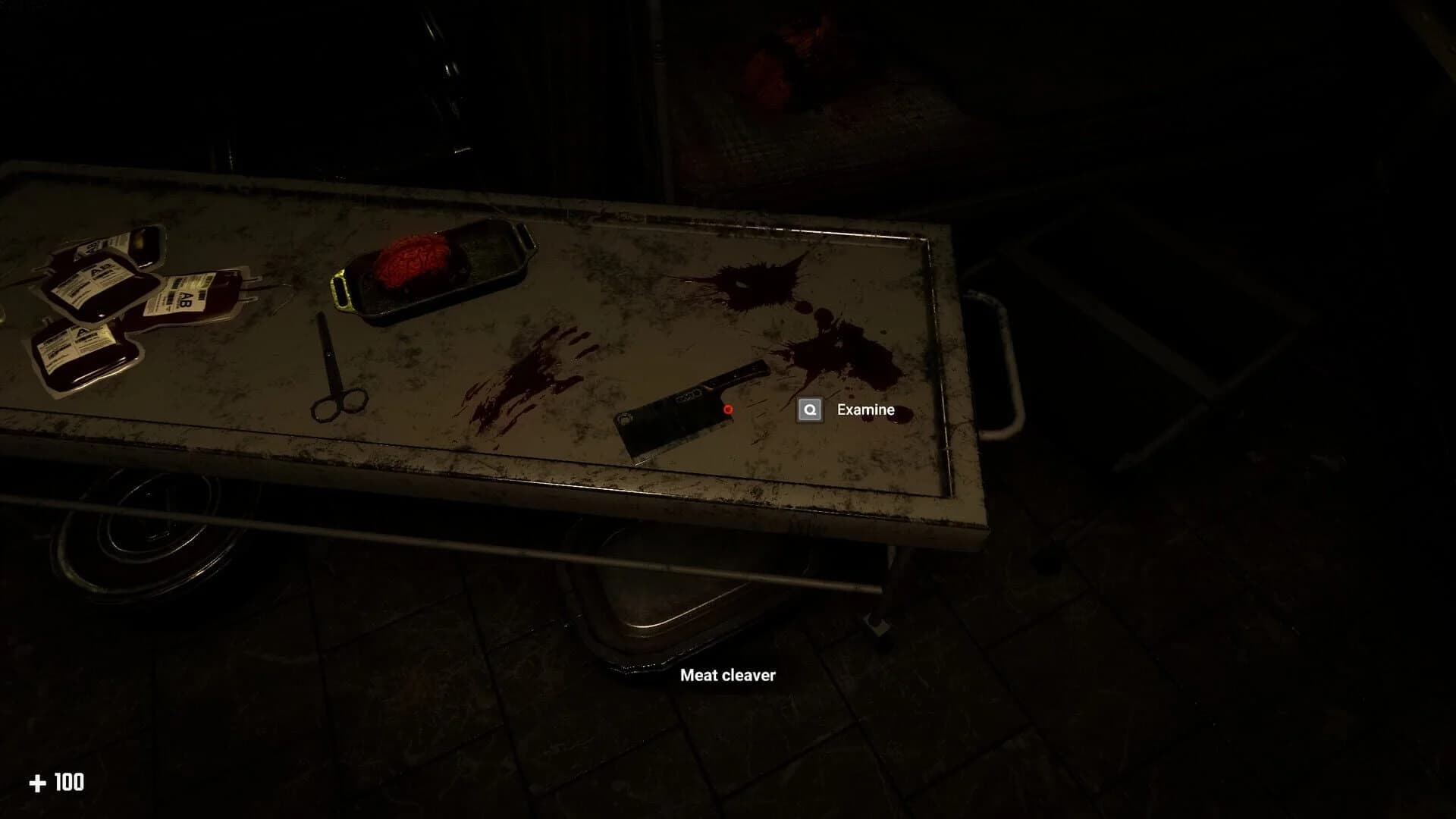Viewport: 1456px width, 819px height.
Task: Click the Meat cleaver label text
Action: (x=728, y=674)
